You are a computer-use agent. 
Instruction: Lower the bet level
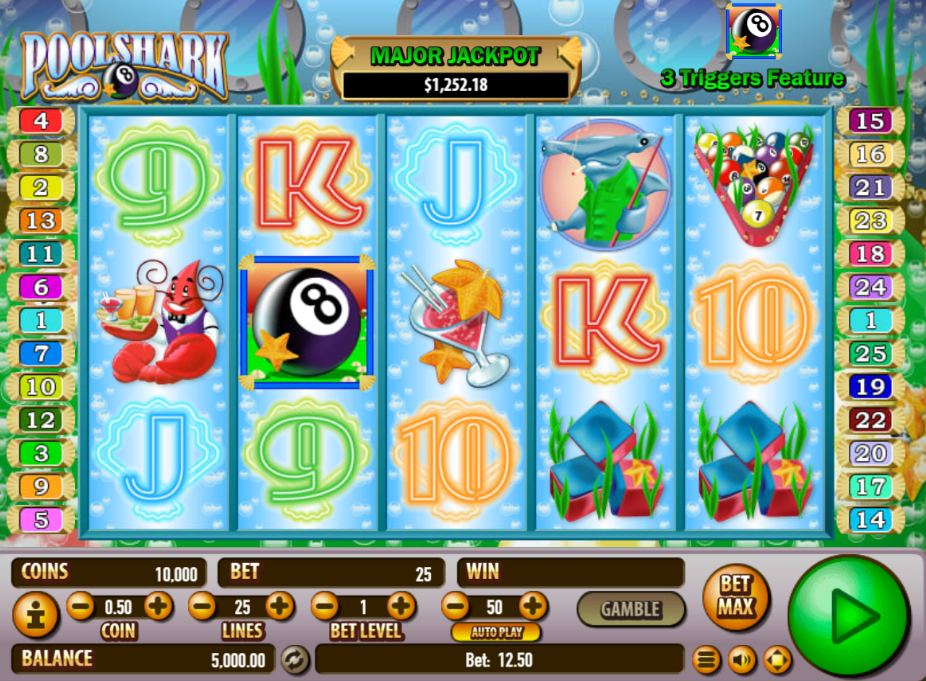pyautogui.click(x=324, y=606)
